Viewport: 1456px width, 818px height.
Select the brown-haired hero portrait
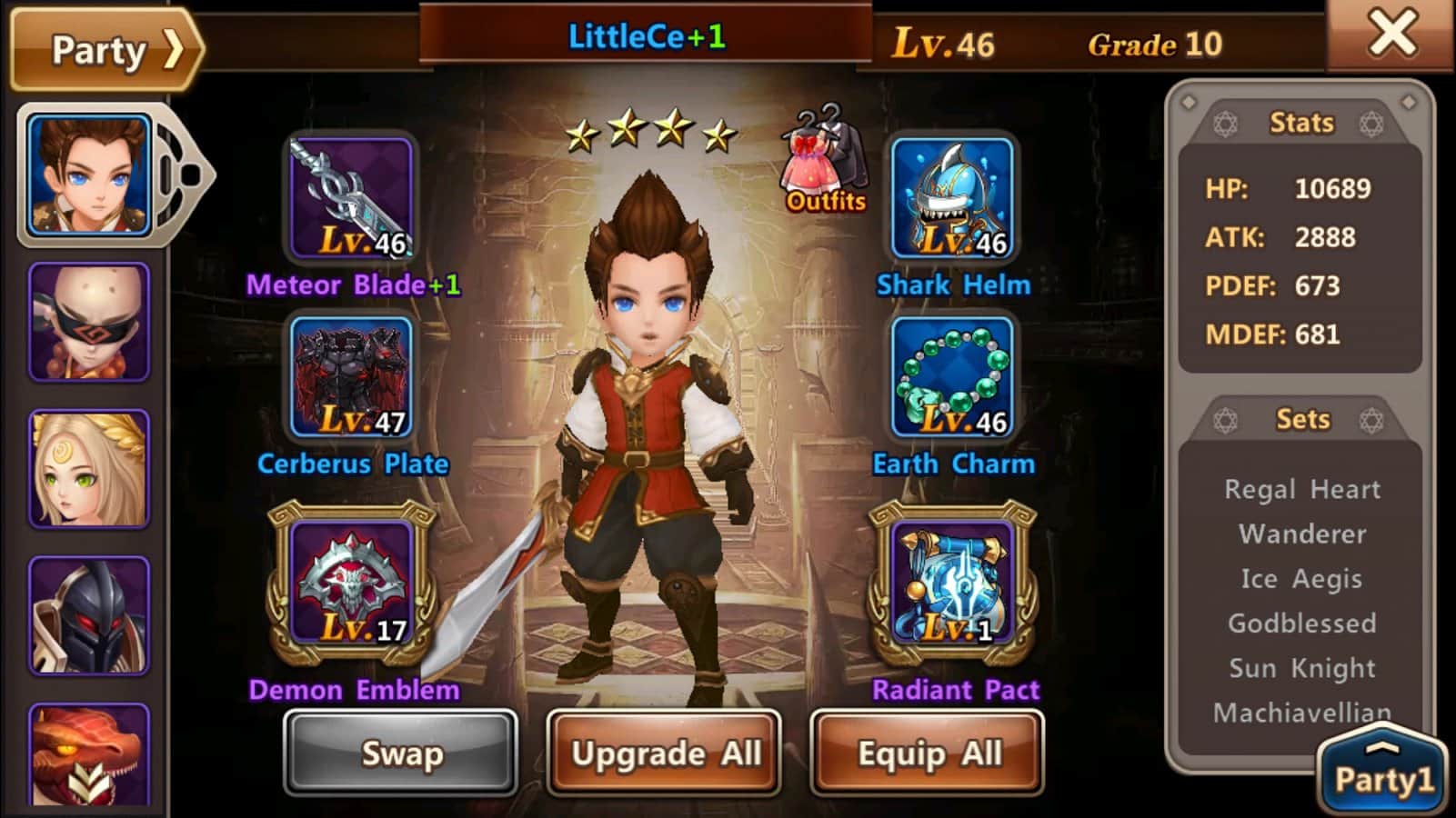click(x=89, y=175)
